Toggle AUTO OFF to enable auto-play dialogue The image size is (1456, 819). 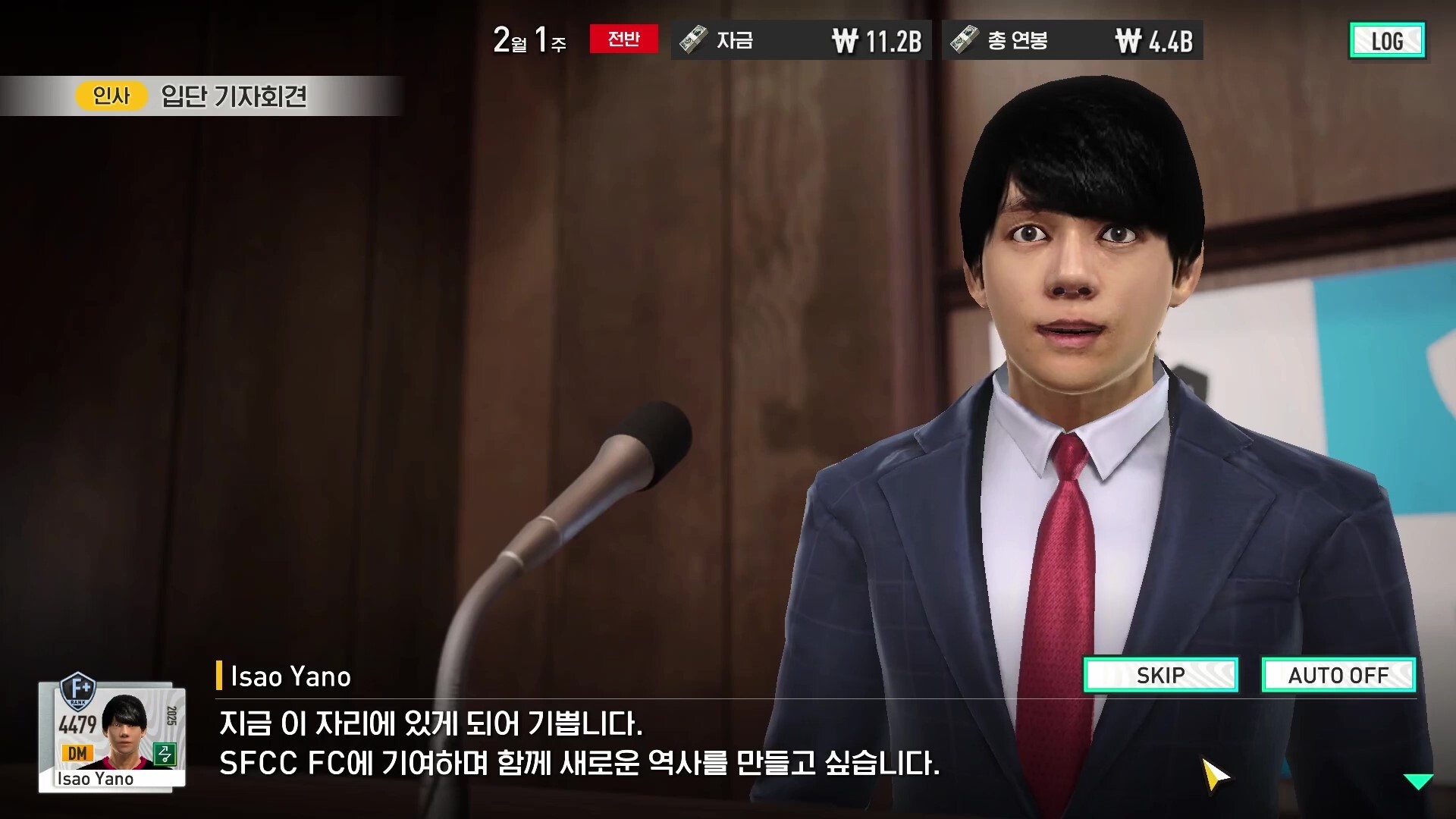1338,675
